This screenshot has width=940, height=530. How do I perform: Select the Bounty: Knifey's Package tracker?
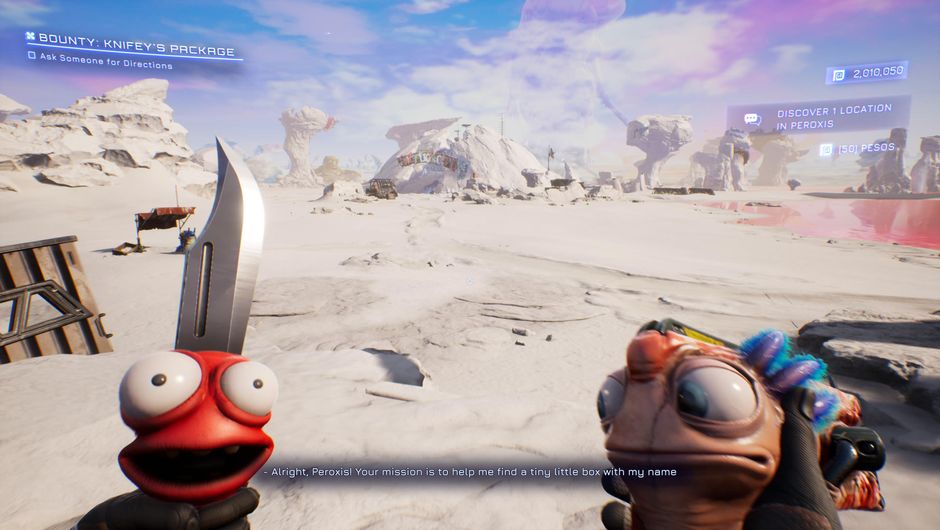click(x=136, y=51)
